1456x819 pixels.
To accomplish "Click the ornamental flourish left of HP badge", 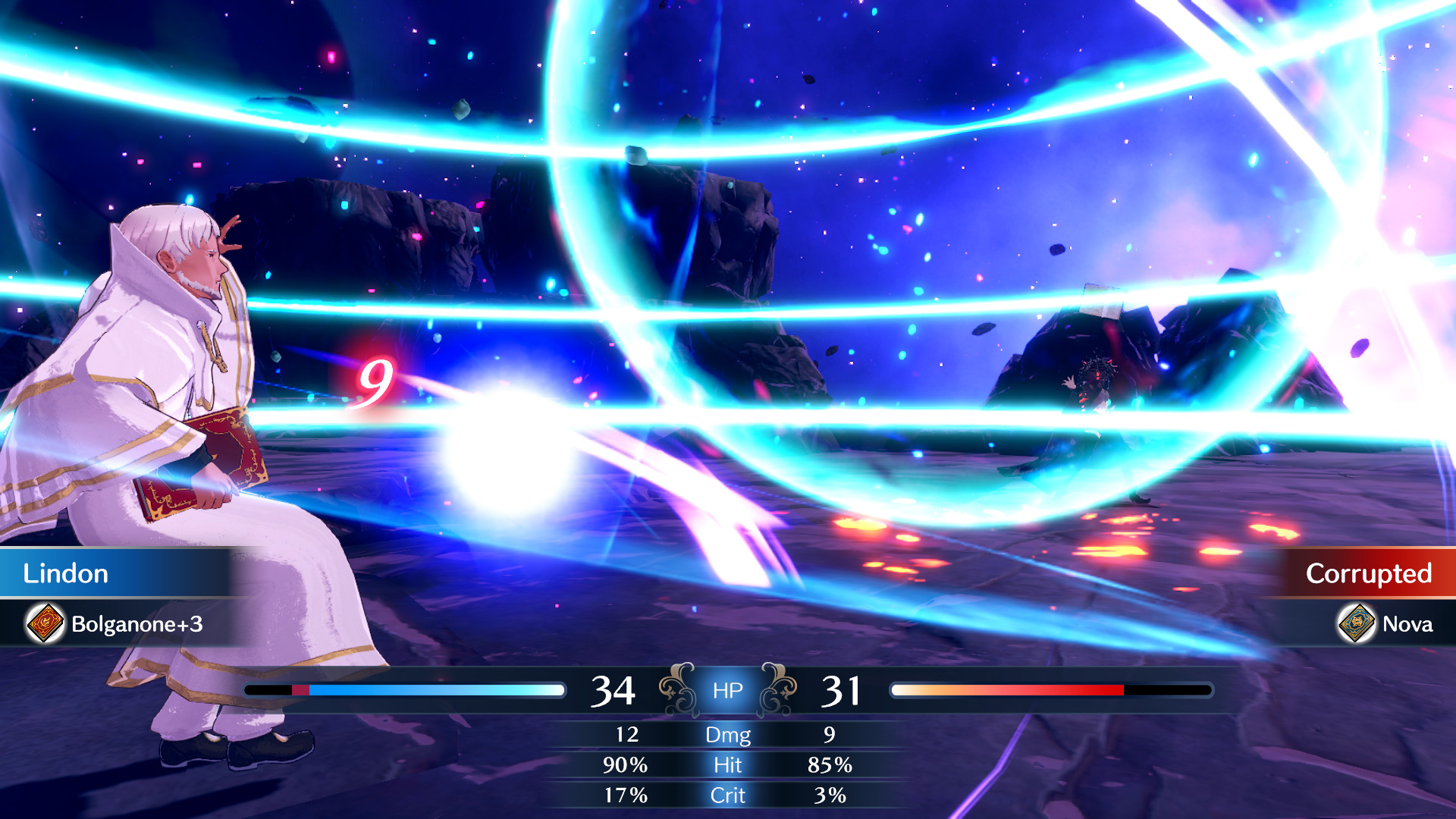I will pyautogui.click(x=673, y=689).
